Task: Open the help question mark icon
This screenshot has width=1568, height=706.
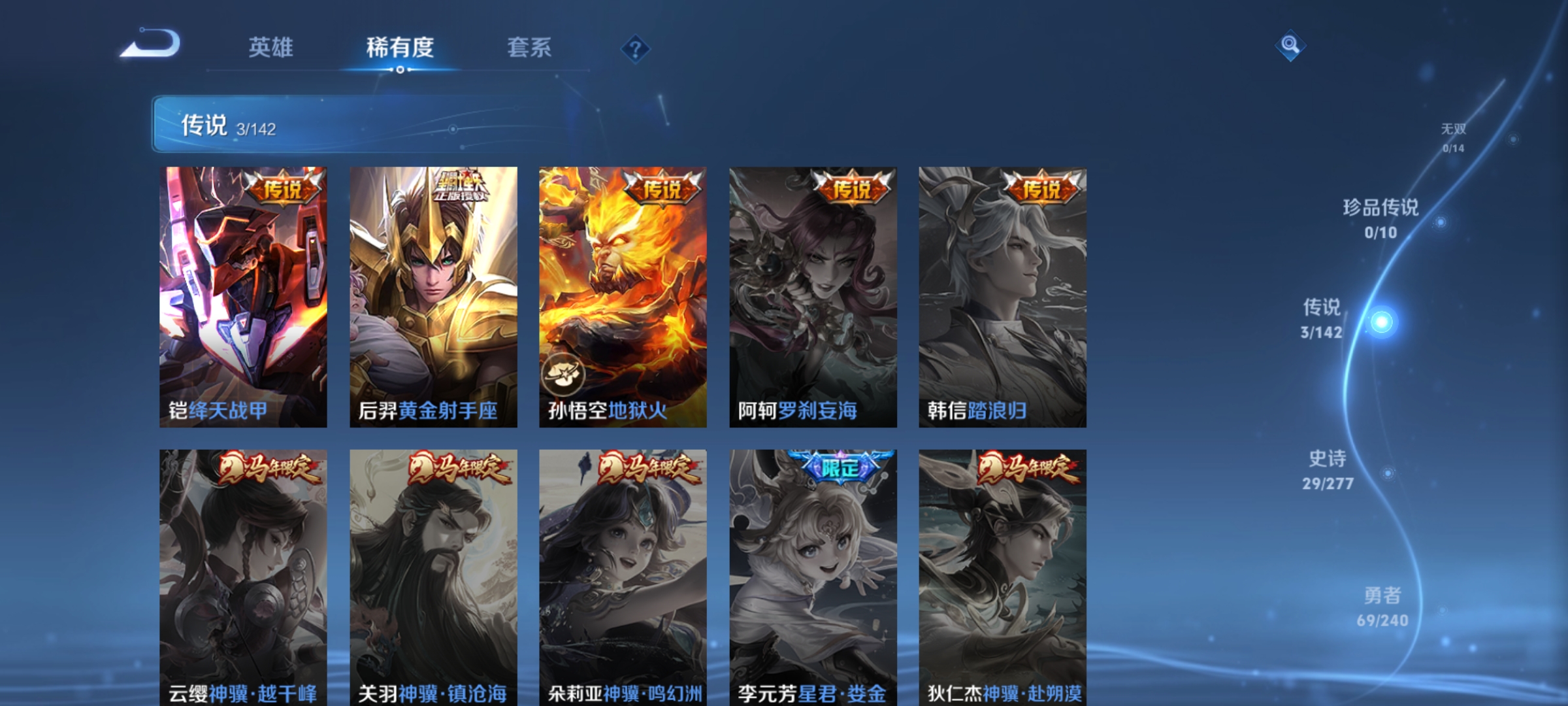Action: coord(637,50)
